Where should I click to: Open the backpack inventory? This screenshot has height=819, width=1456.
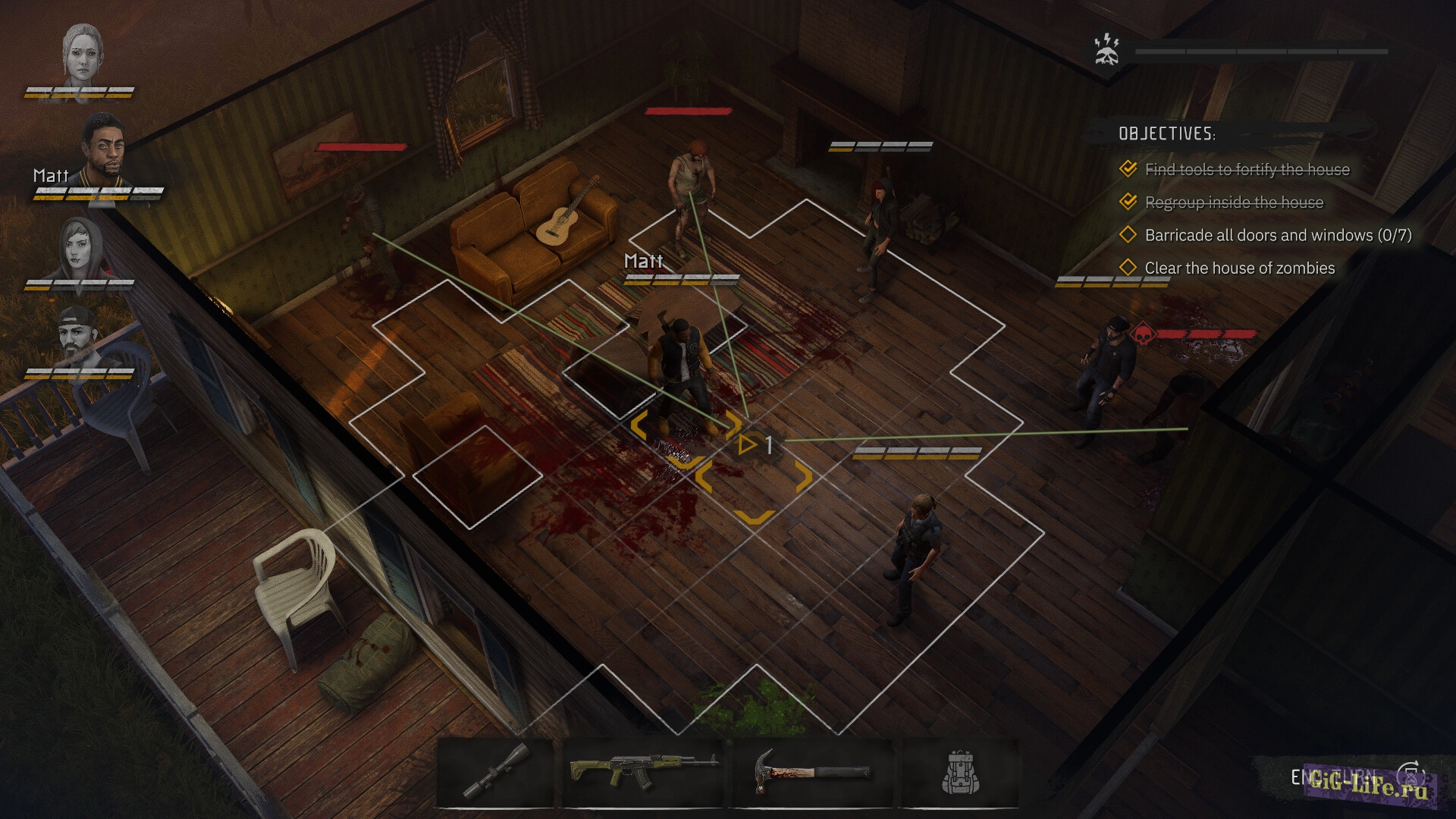(960, 773)
